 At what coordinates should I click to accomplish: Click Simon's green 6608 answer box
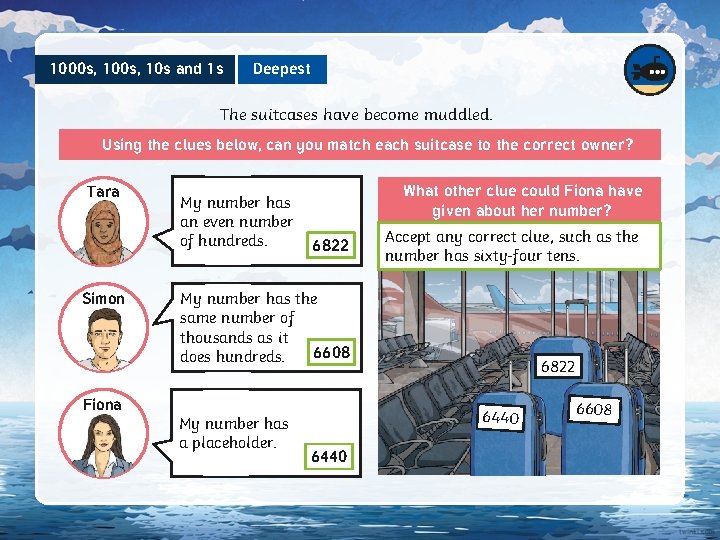tap(331, 353)
